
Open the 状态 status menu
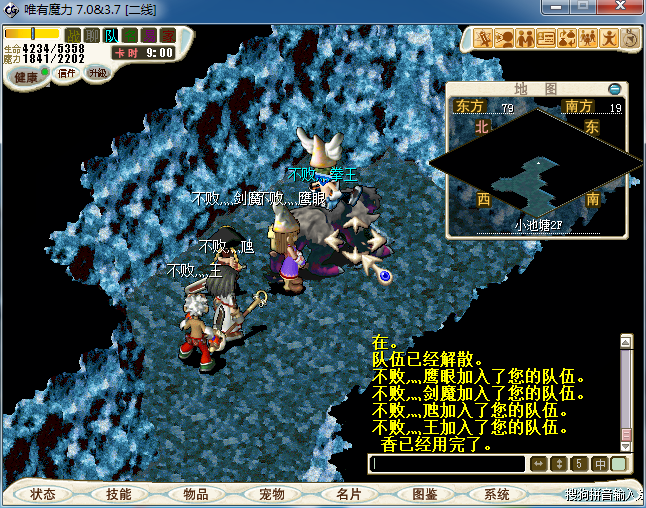click(x=43, y=494)
